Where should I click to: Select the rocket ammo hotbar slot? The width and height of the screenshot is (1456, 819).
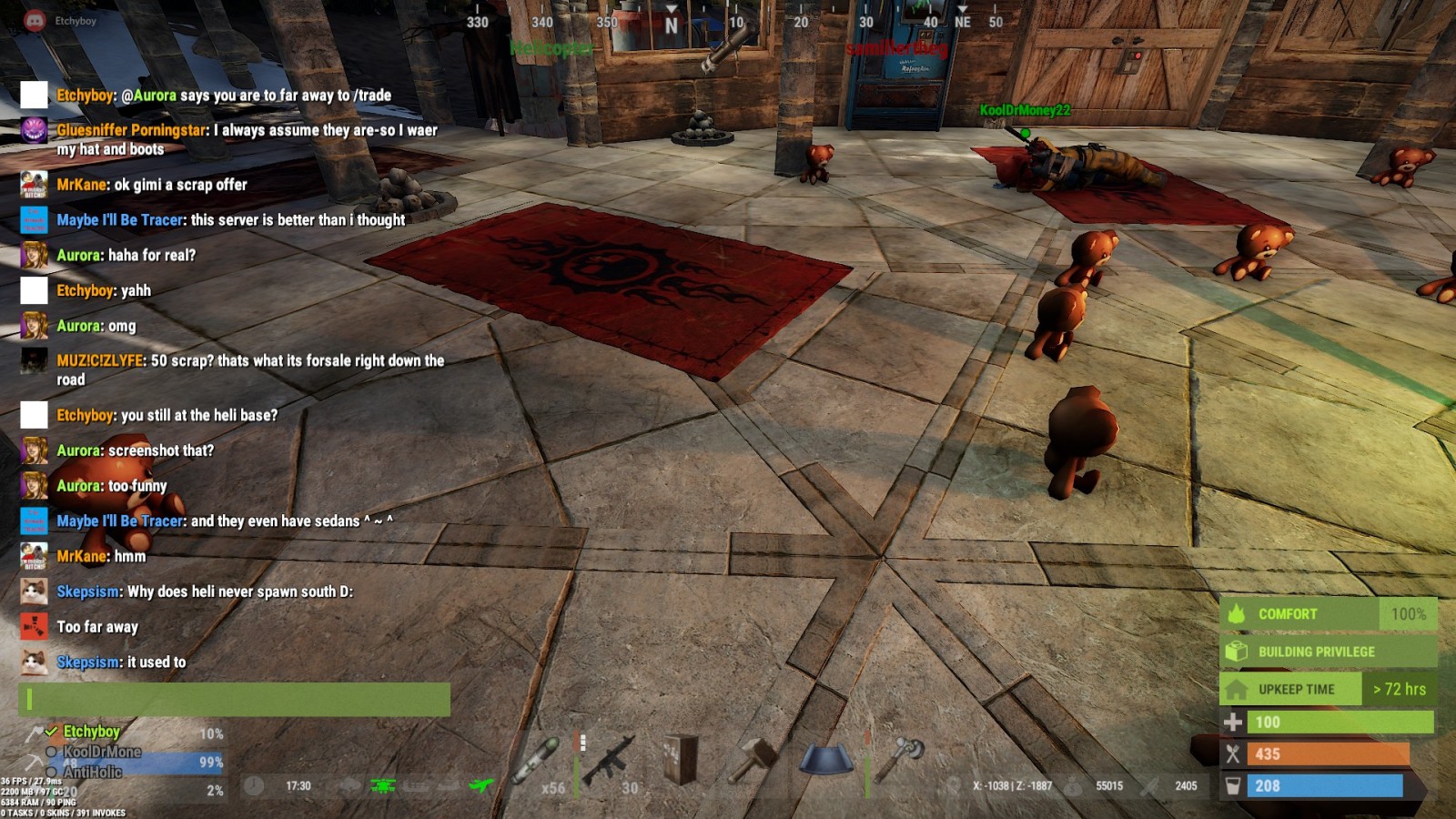(537, 761)
